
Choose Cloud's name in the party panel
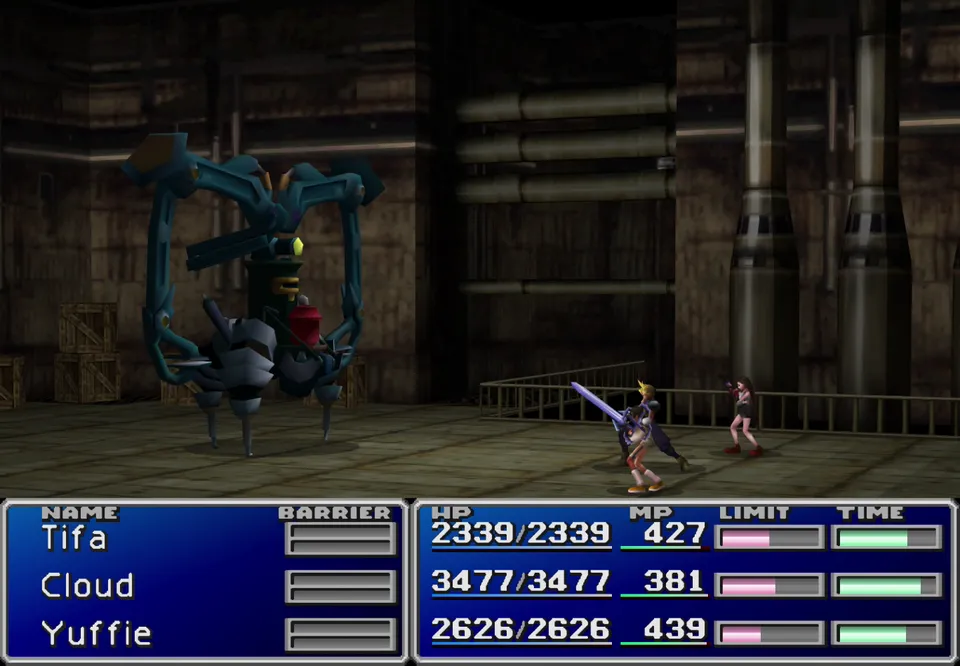point(87,586)
